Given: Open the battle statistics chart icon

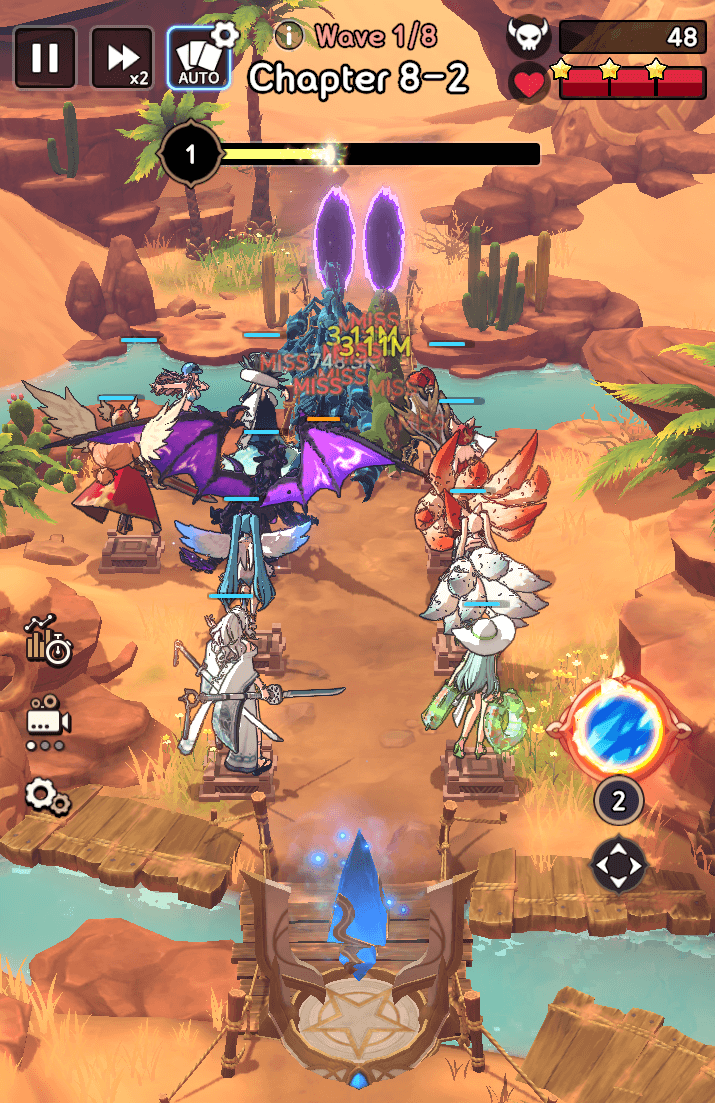Looking at the screenshot, I should point(48,641).
